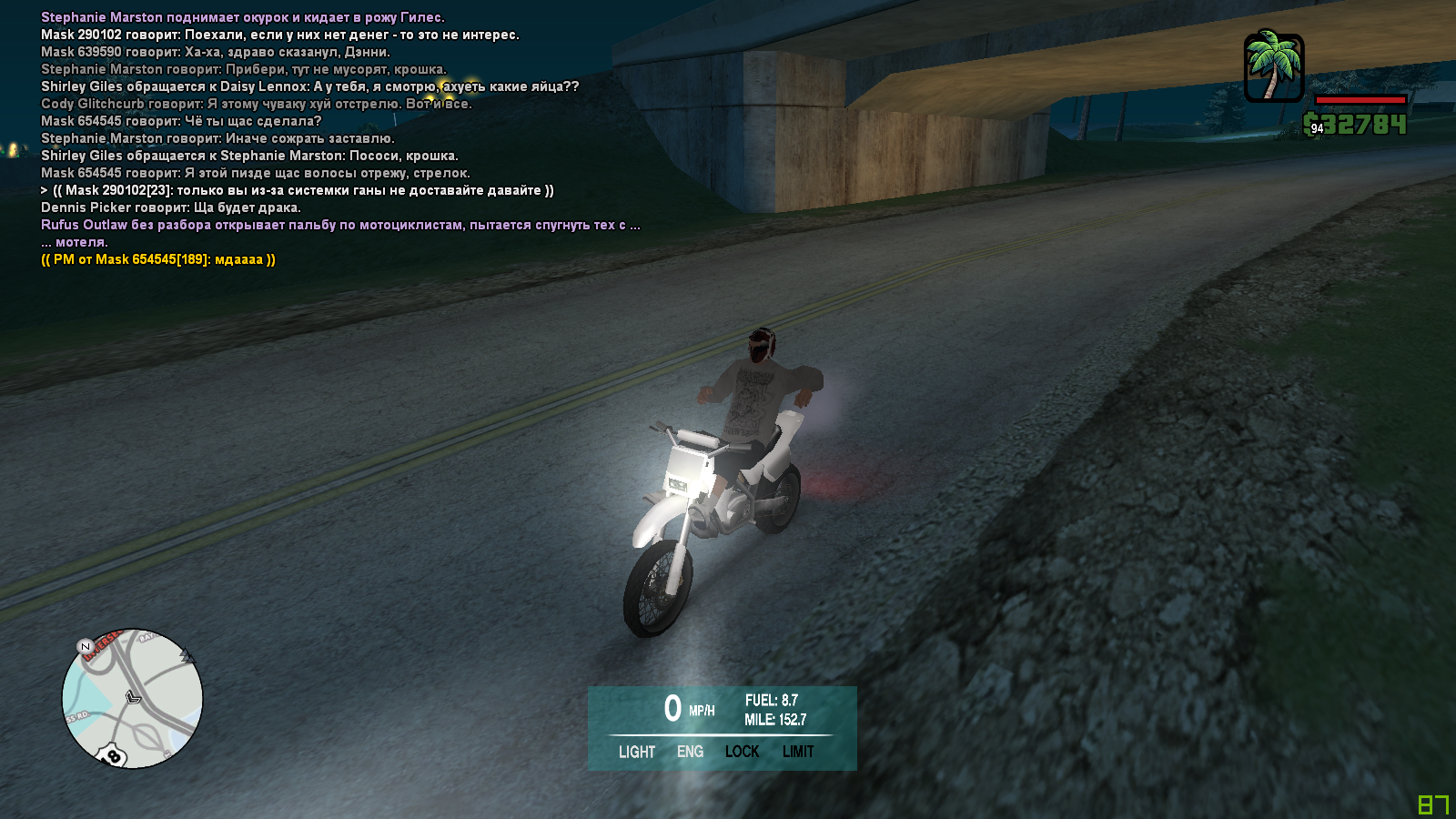Click the Dennis Picker chat line
Viewport: 1456px width, 819px height.
tap(171, 207)
